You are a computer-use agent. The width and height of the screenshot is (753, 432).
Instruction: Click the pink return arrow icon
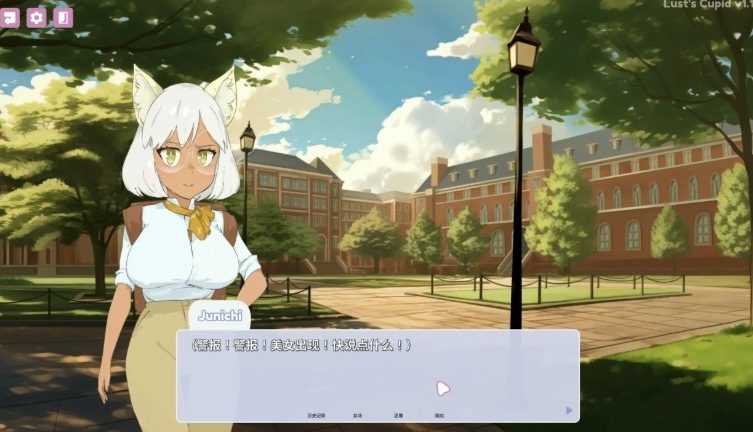10,16
